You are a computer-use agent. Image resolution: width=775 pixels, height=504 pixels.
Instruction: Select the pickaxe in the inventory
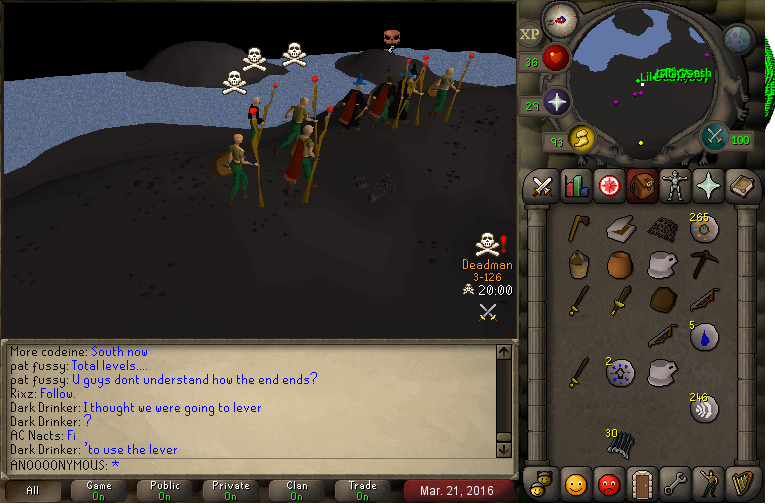[x=703, y=265]
